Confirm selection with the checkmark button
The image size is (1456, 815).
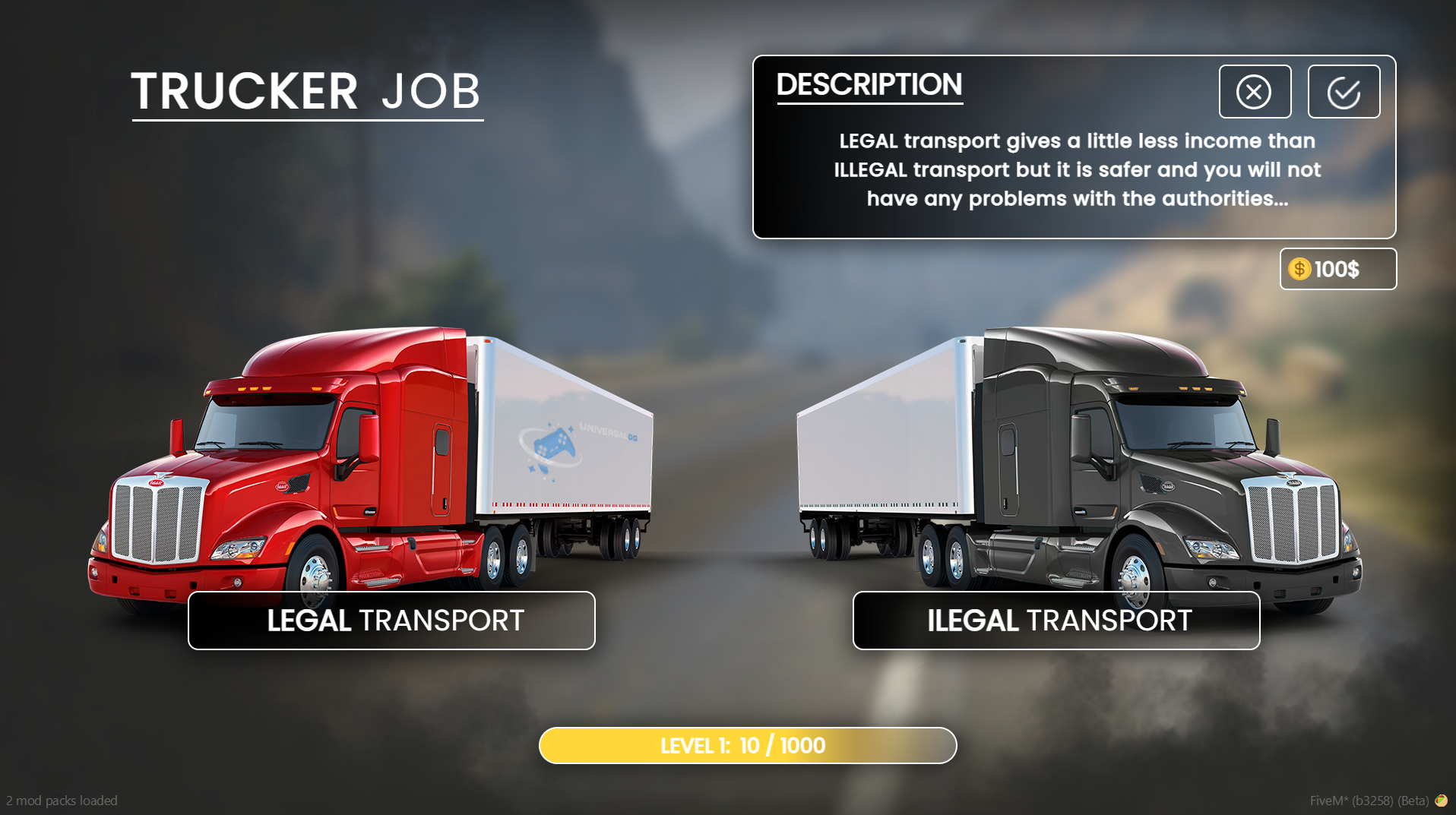(1344, 92)
